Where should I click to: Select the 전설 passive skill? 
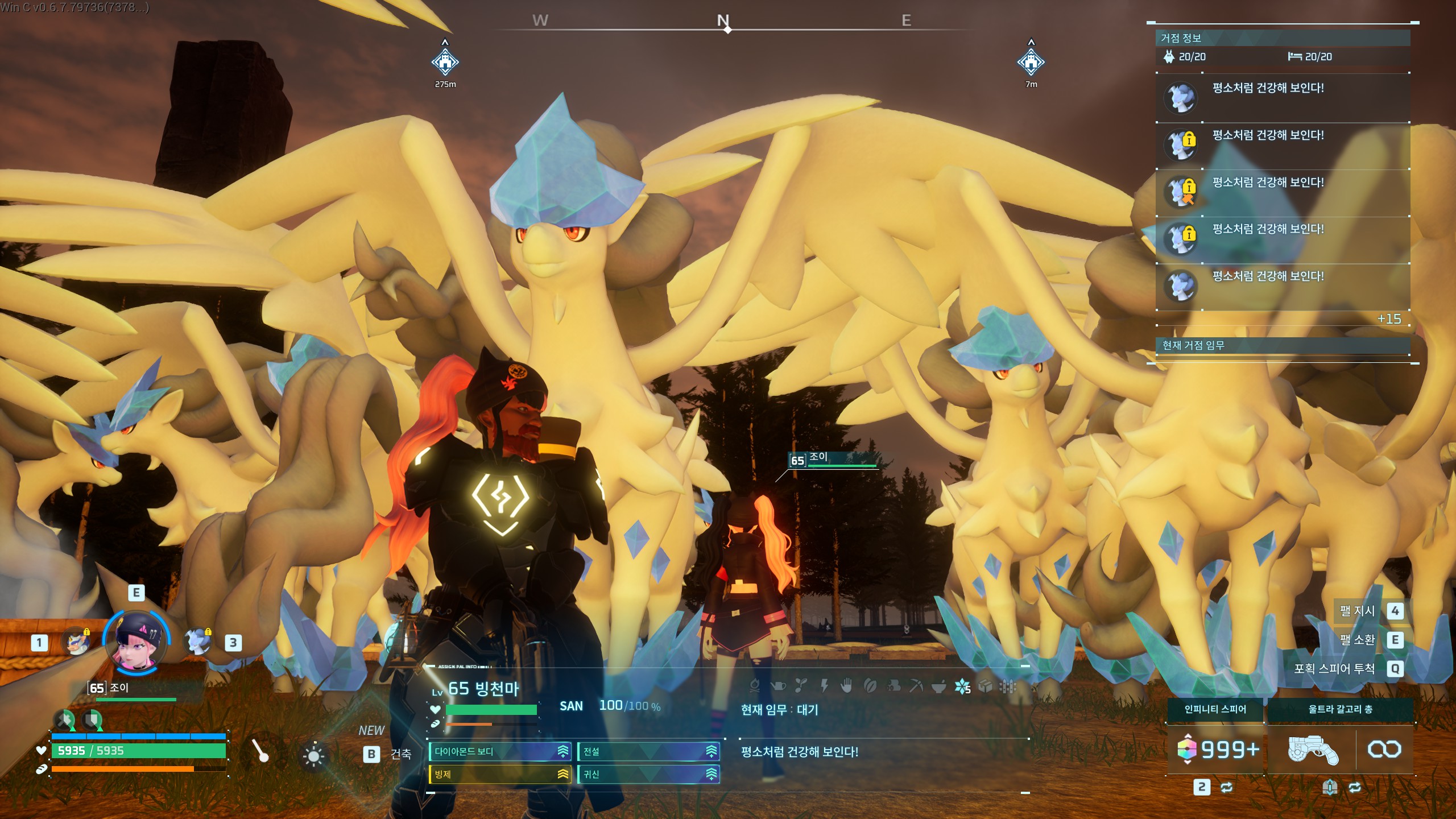[648, 751]
